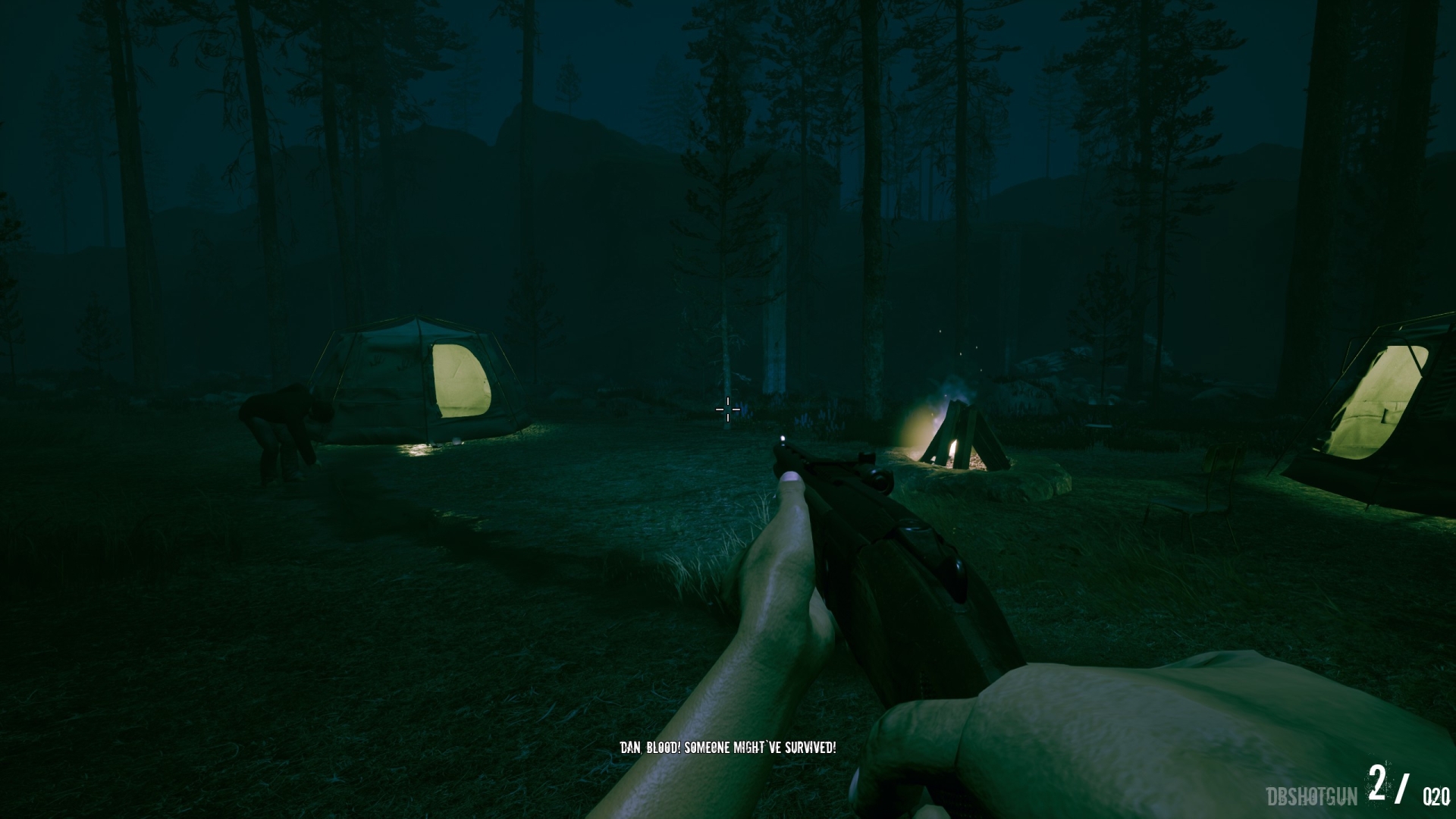Click the crosshair at screen center

726,409
